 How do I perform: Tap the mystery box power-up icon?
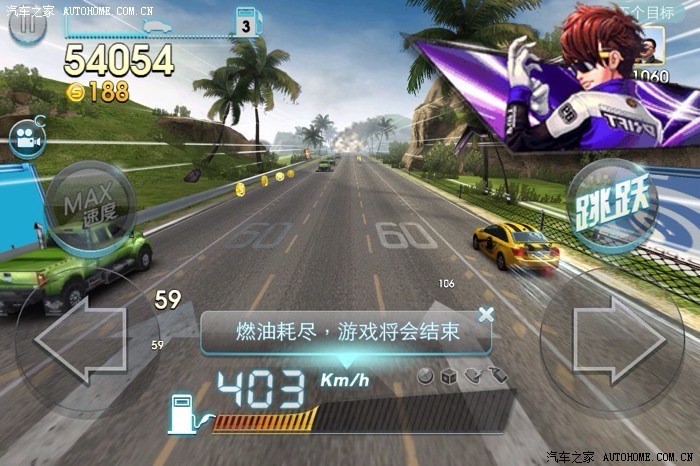point(448,376)
